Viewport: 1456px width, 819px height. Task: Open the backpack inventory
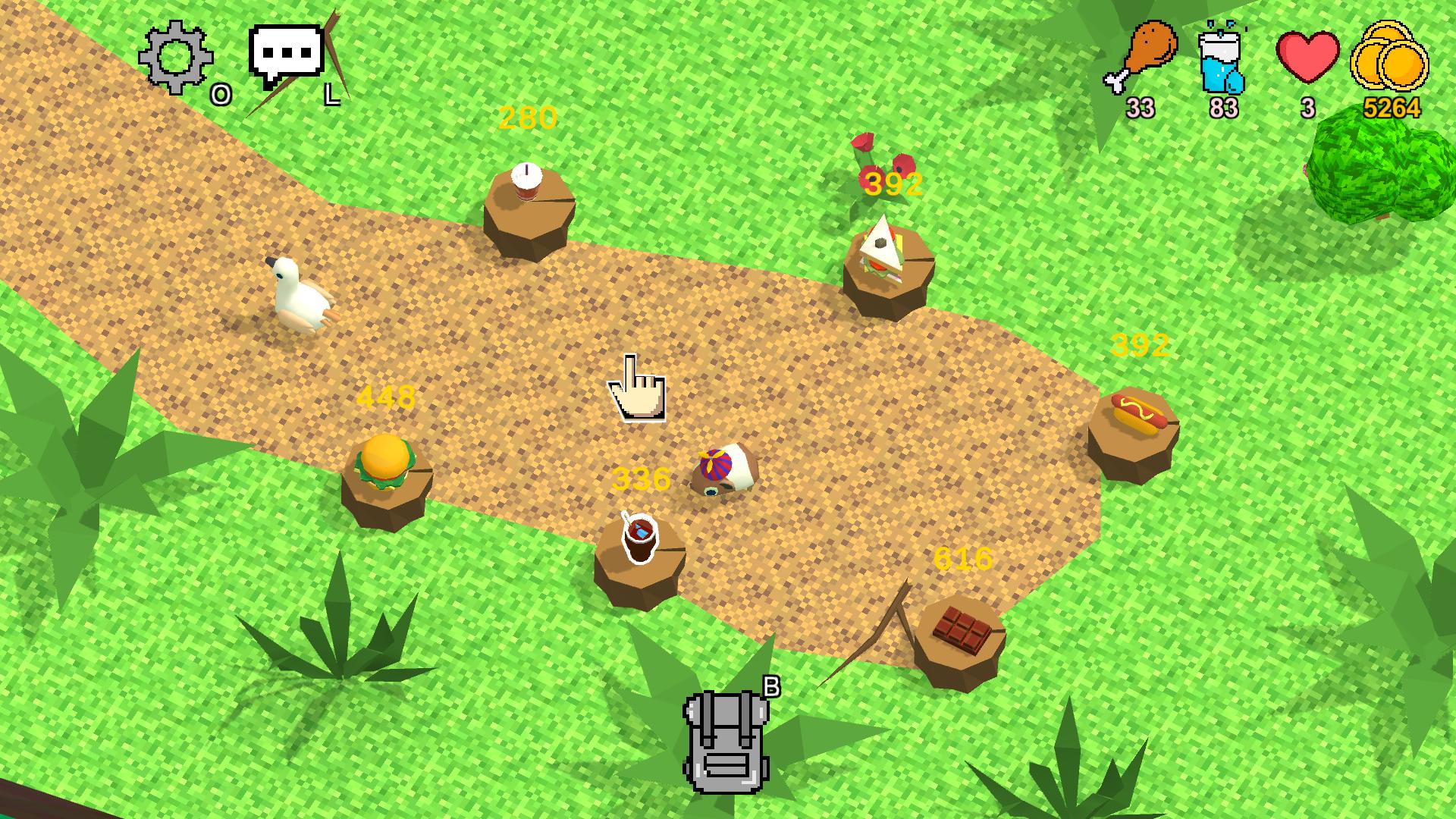tap(725, 739)
